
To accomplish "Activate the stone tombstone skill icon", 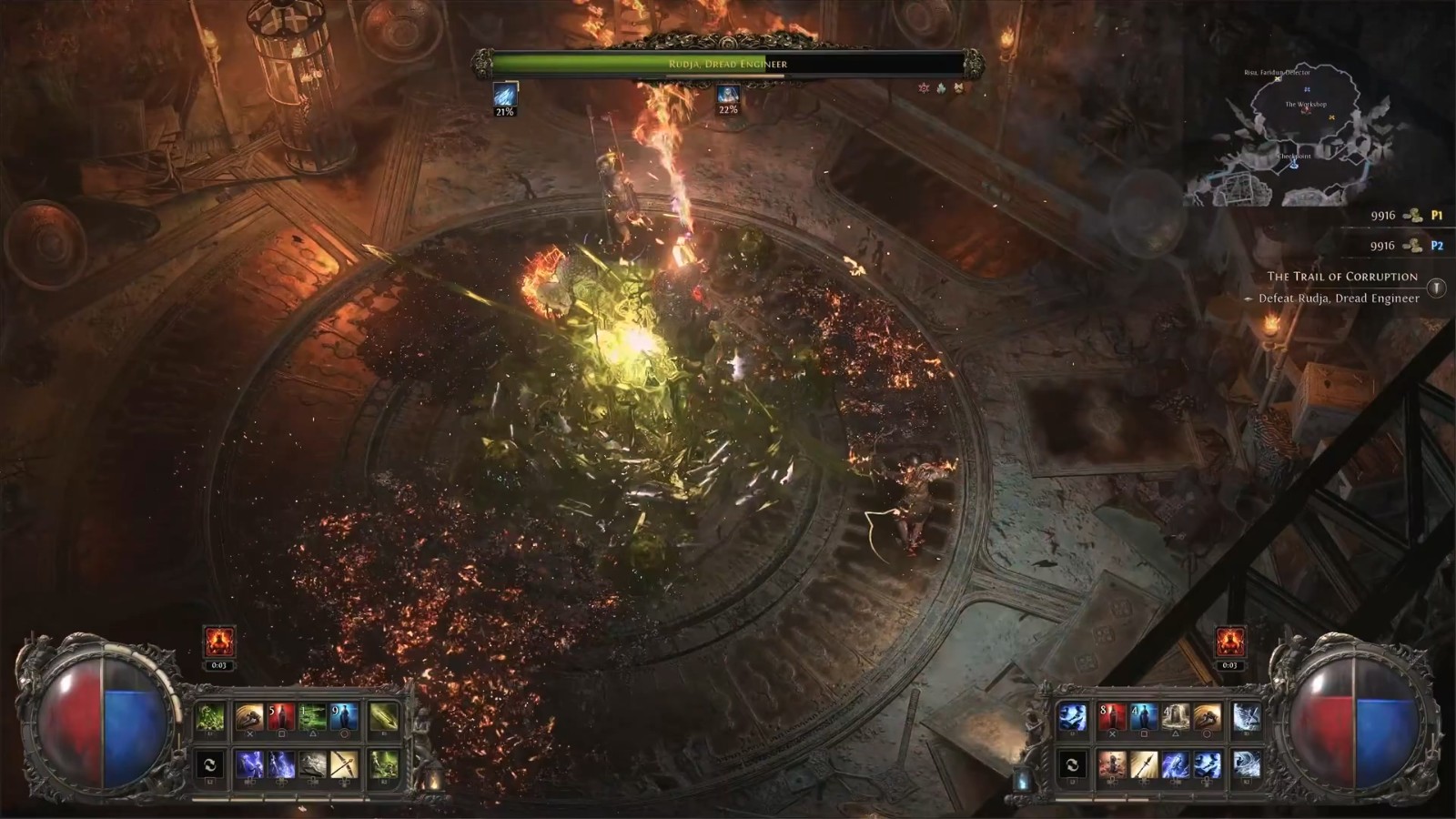I will 1175,718.
